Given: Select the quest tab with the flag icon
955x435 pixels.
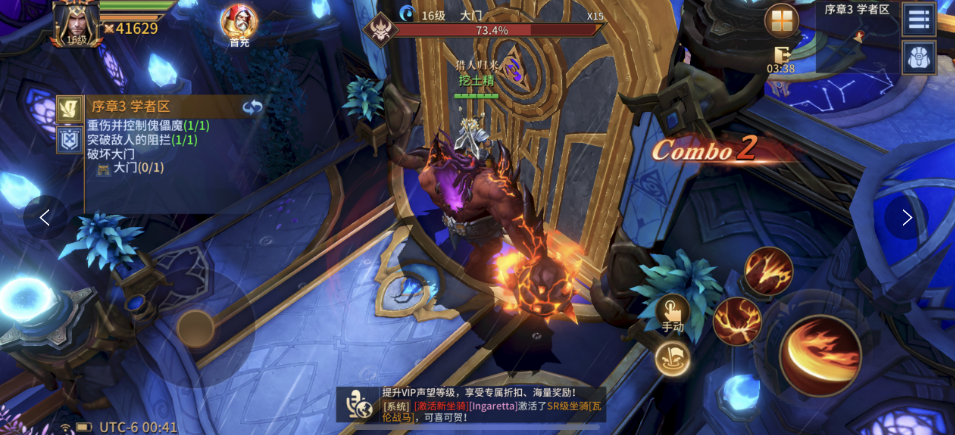Looking at the screenshot, I should click(69, 107).
